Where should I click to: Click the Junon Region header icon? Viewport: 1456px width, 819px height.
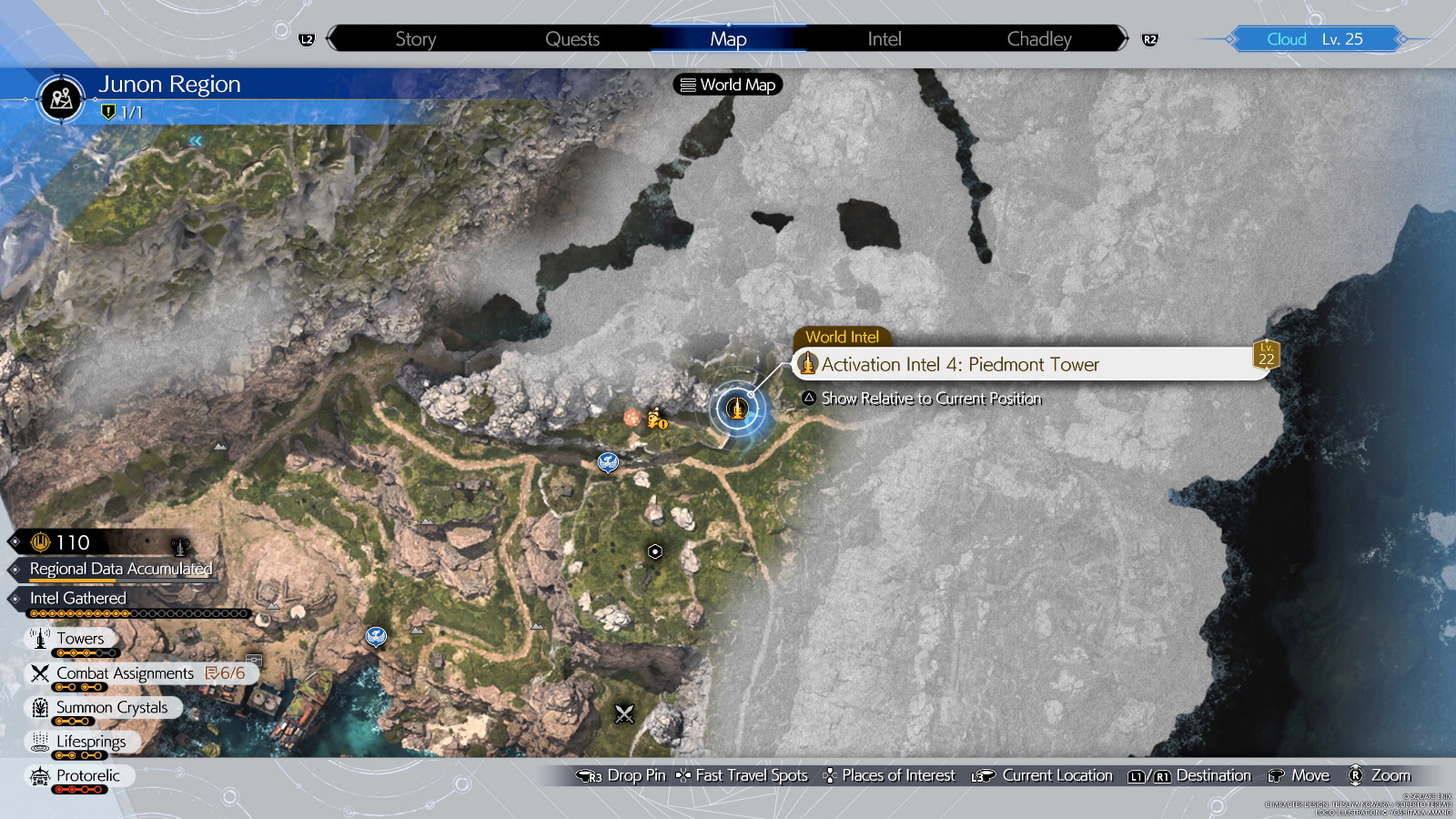(62, 97)
